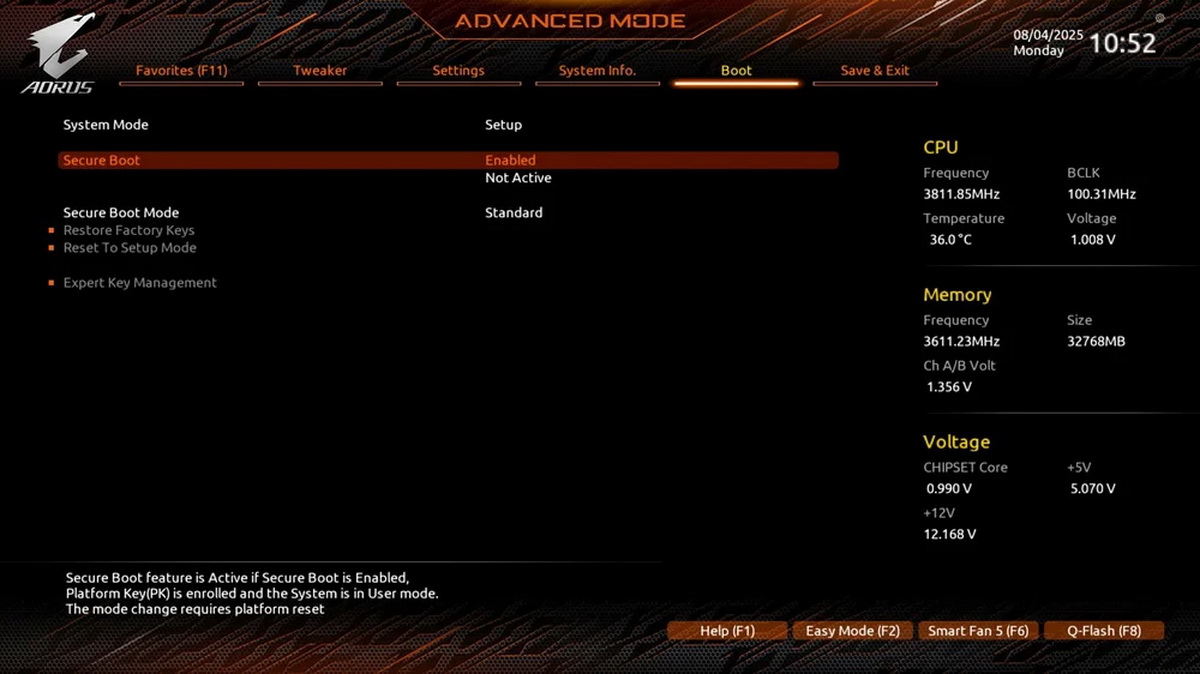Go to the Settings tab

(458, 71)
